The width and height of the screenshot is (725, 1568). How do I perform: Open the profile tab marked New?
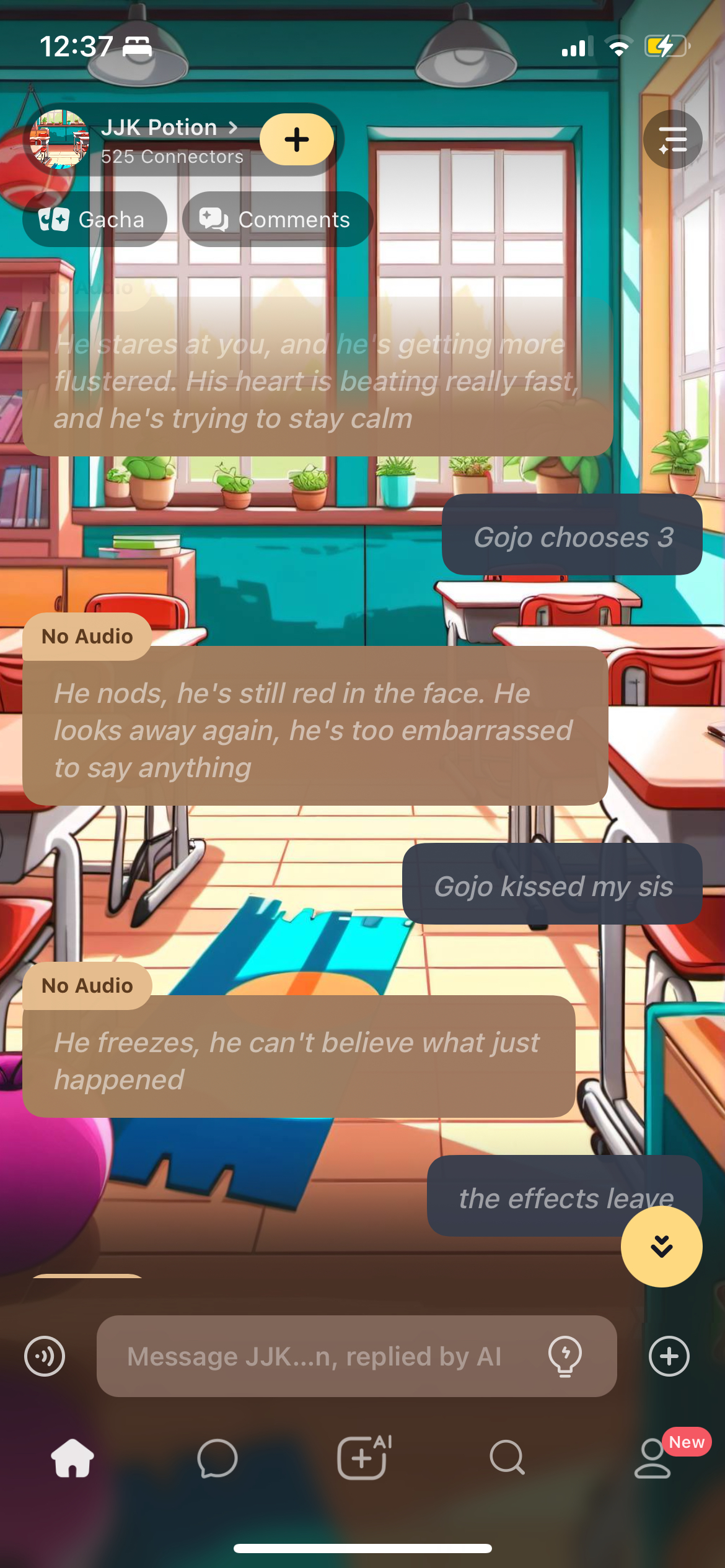pyautogui.click(x=652, y=1458)
